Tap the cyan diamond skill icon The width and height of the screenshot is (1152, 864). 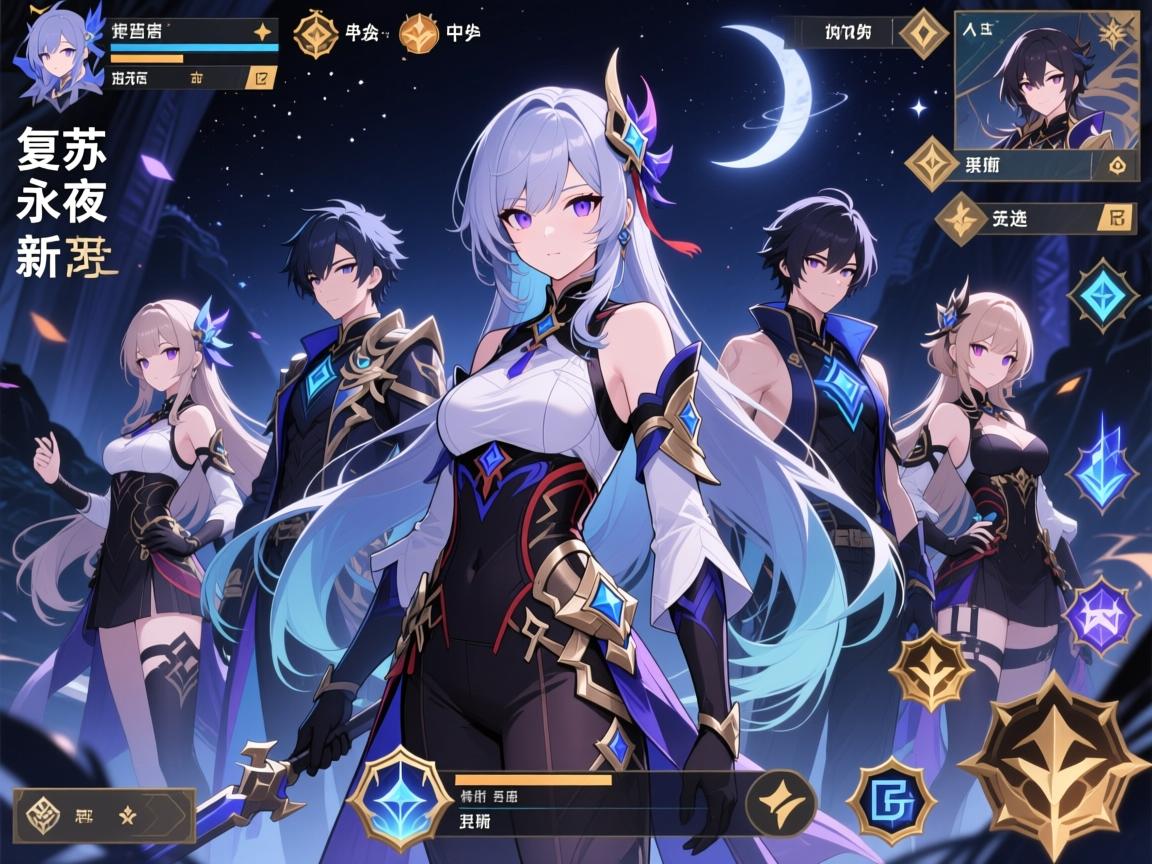tap(1102, 295)
